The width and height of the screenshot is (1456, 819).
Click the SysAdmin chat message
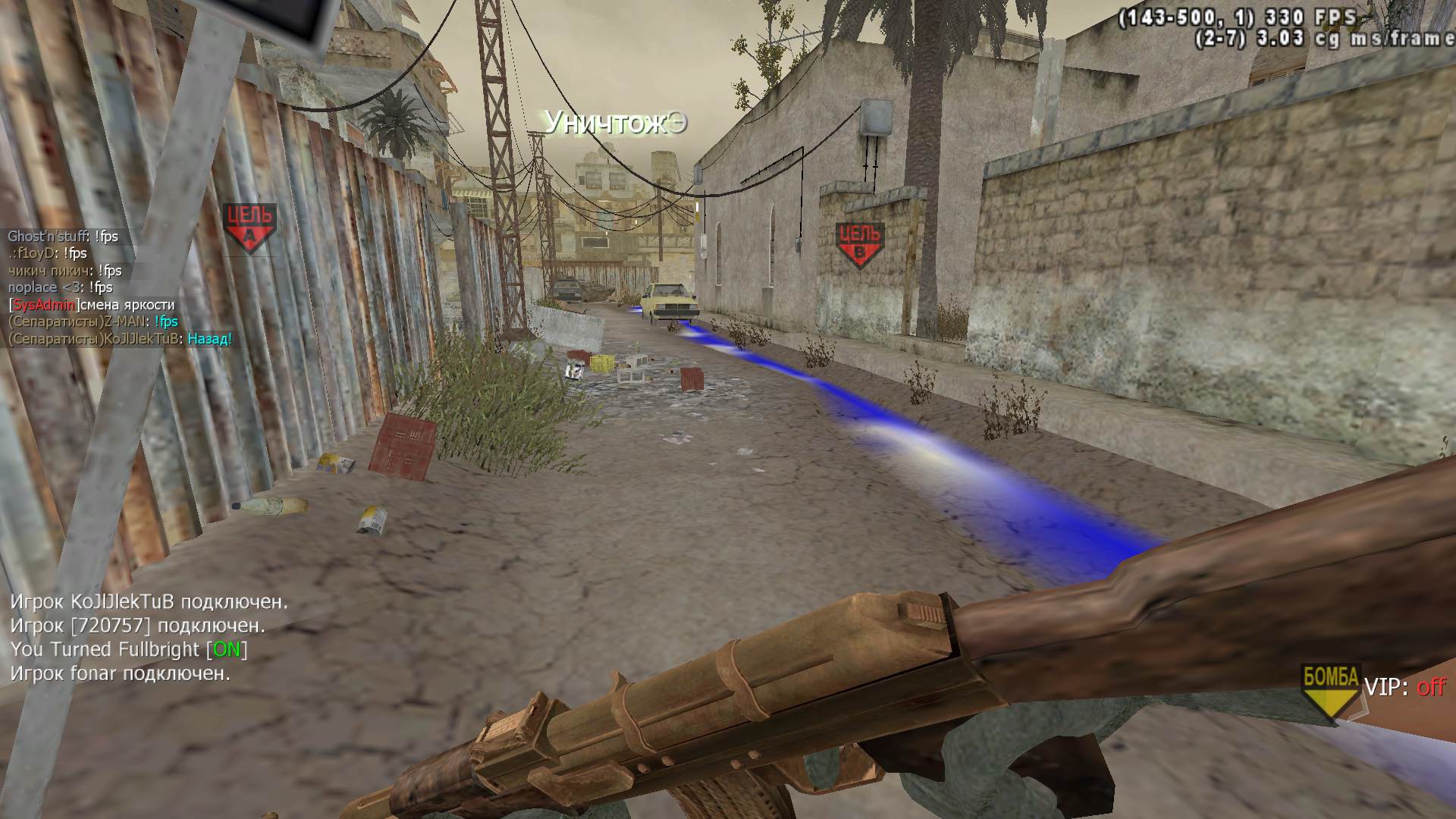click(92, 305)
